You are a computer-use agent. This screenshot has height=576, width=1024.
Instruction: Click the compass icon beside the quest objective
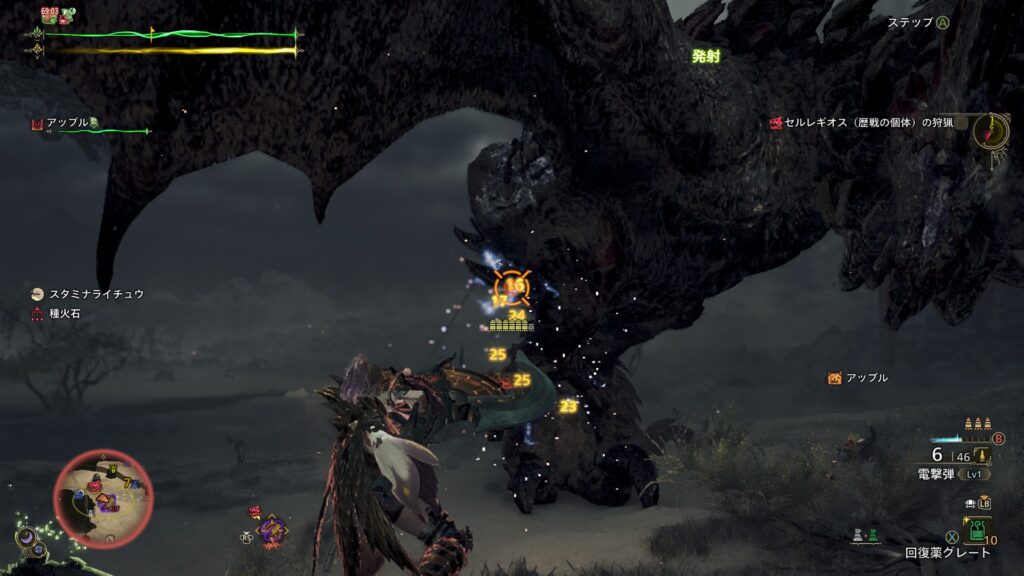[991, 130]
